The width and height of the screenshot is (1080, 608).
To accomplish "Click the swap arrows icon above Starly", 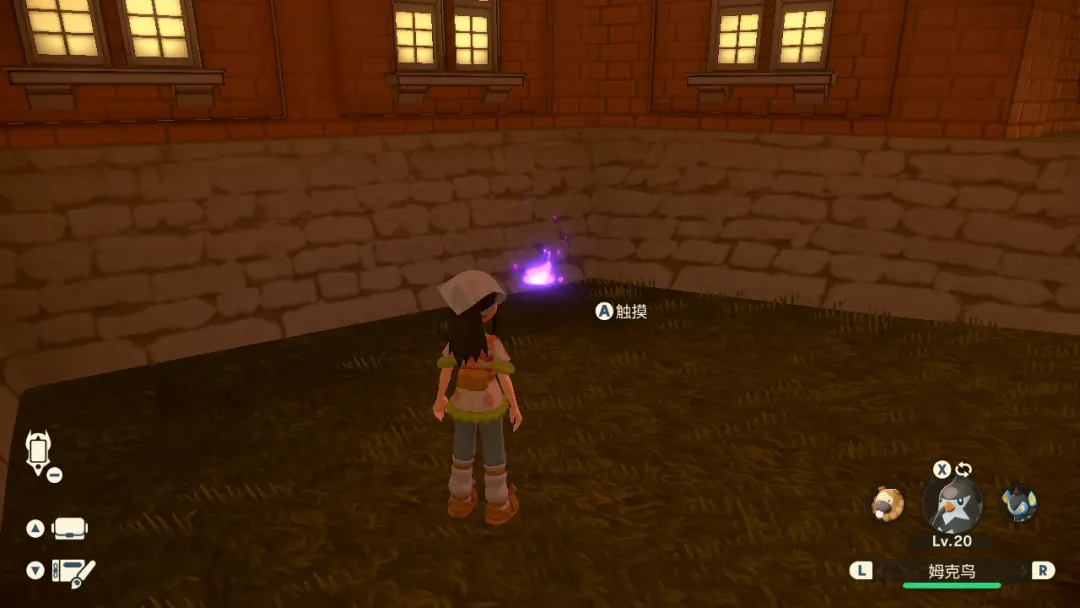I will coord(964,469).
